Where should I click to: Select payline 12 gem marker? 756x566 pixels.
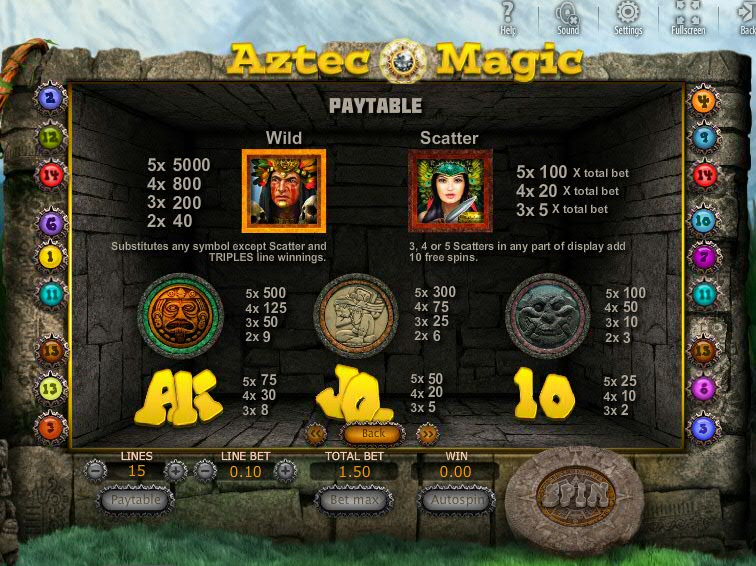[50, 137]
